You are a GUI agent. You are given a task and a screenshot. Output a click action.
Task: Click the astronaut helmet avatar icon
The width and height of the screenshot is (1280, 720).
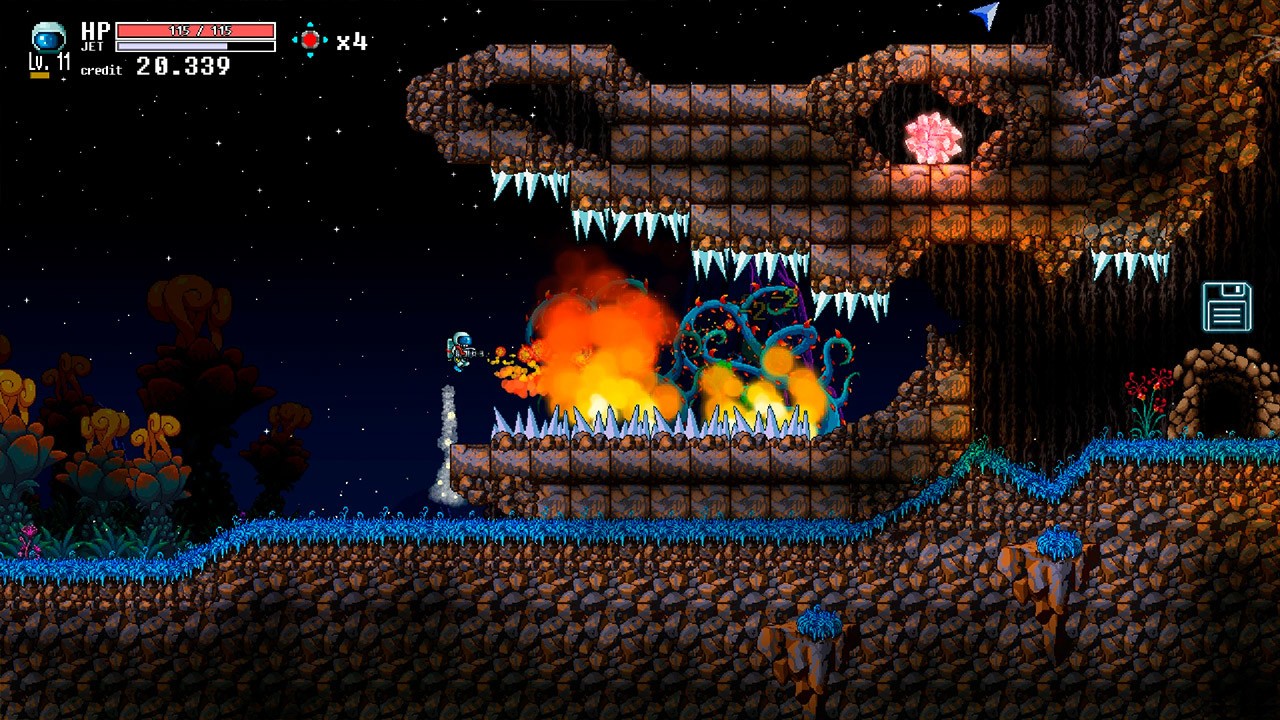tap(47, 36)
